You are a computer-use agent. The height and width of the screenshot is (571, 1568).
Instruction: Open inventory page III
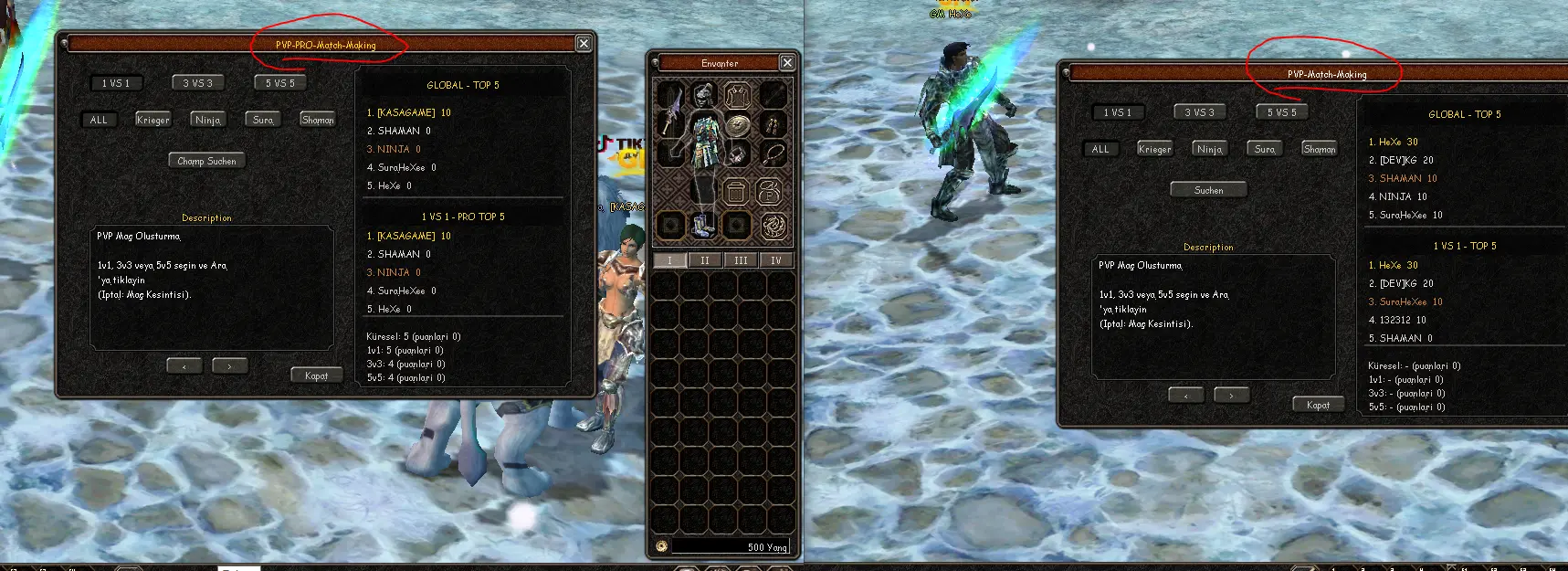click(x=741, y=260)
